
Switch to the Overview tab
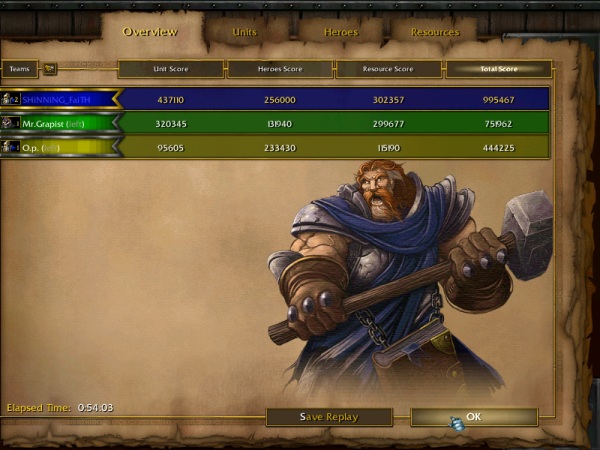[150, 31]
